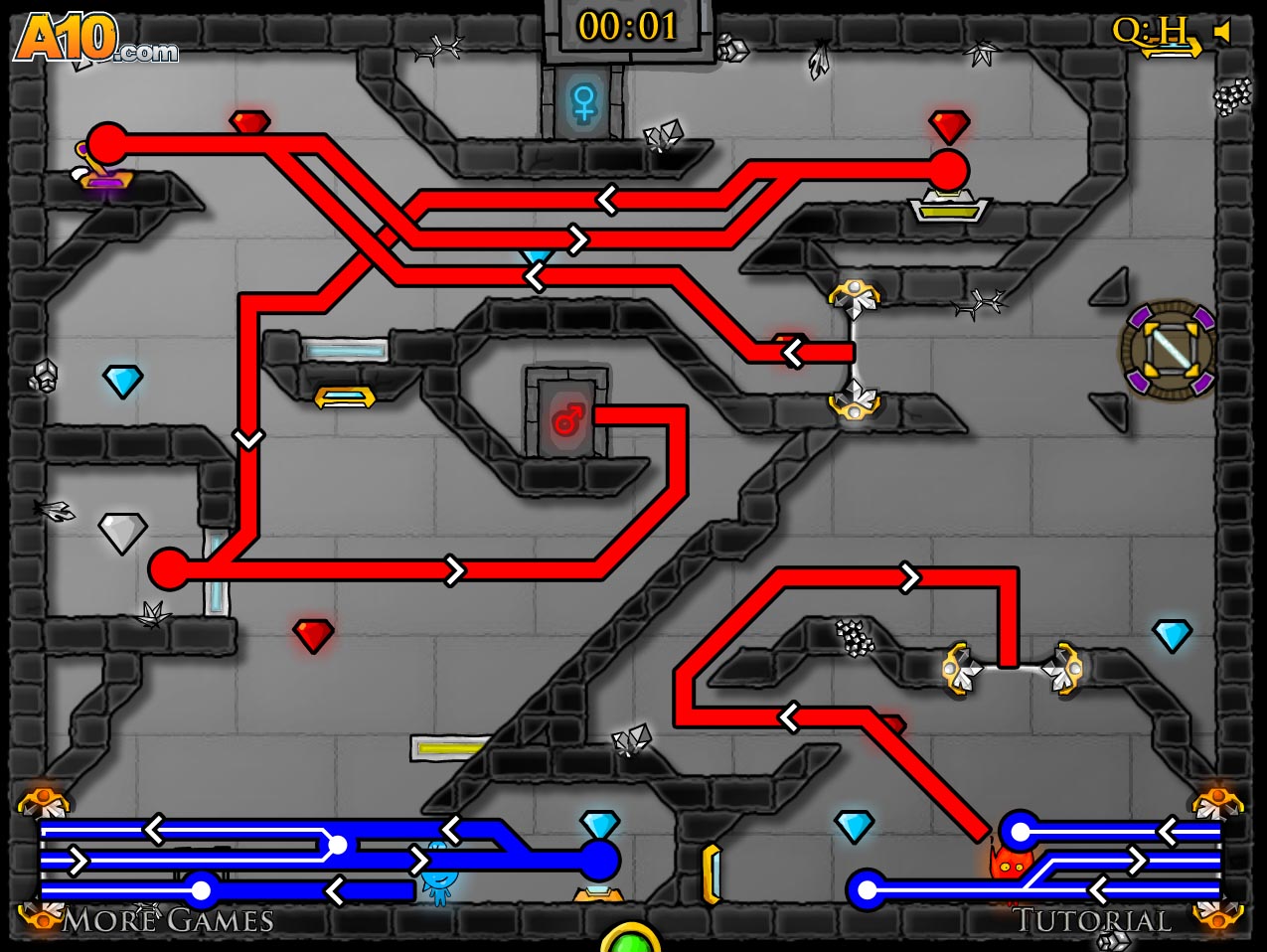
Task: Open the A10.com logo link
Action: tap(95, 40)
